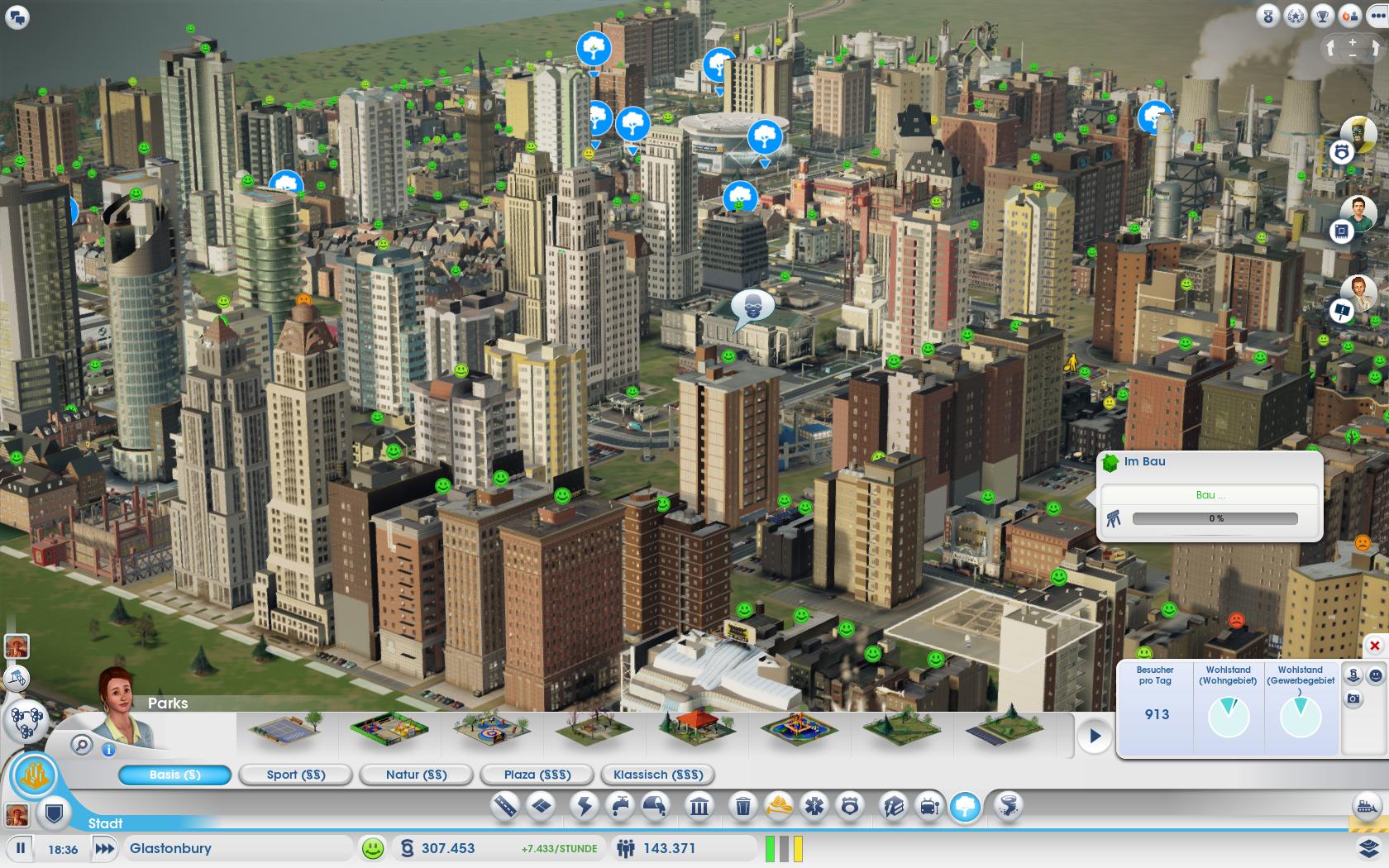Open the waste disposal trash can menu
This screenshot has height=868, width=1389.
coord(742,806)
